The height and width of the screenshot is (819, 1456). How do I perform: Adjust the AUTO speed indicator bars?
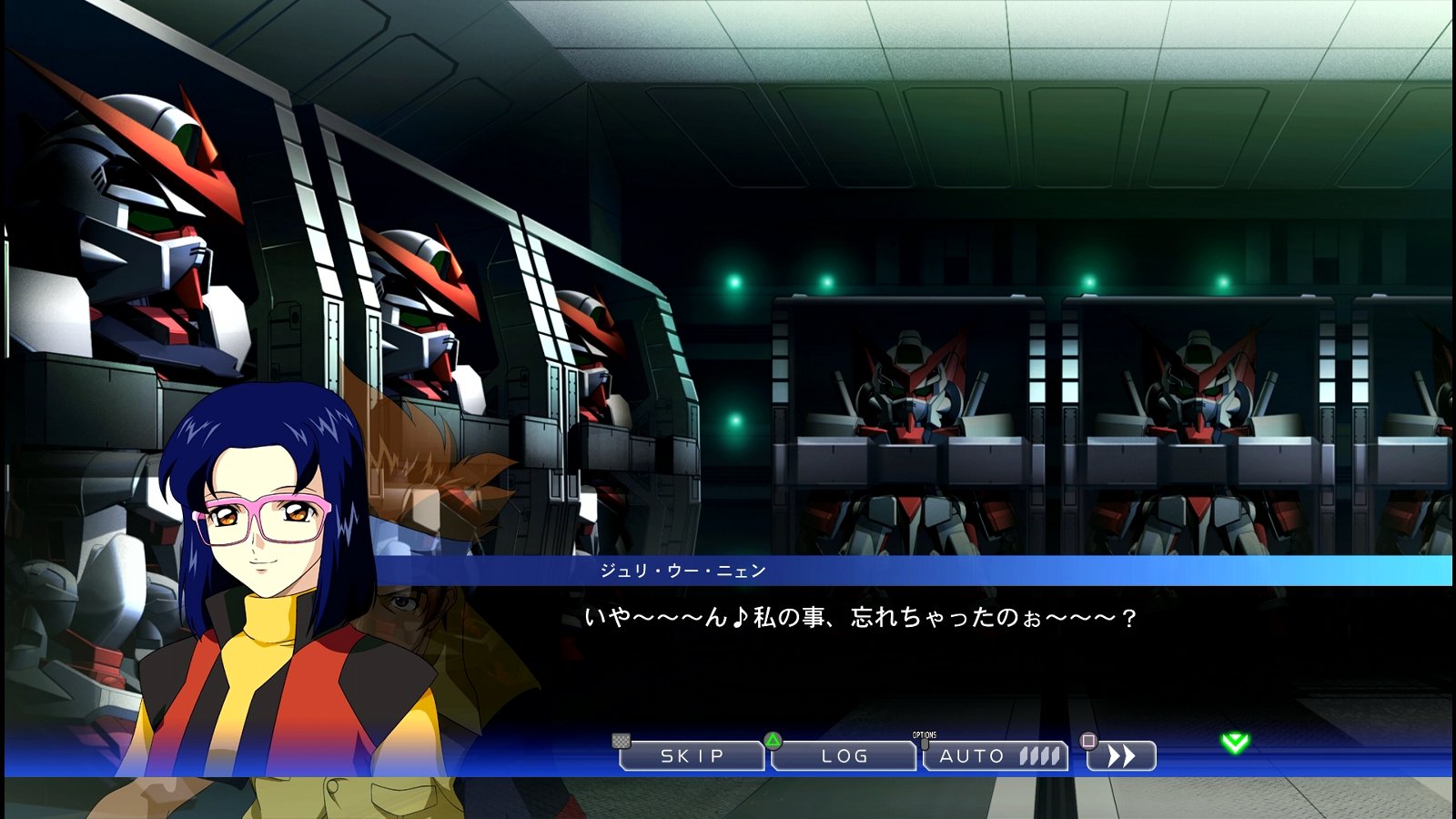(x=1037, y=755)
